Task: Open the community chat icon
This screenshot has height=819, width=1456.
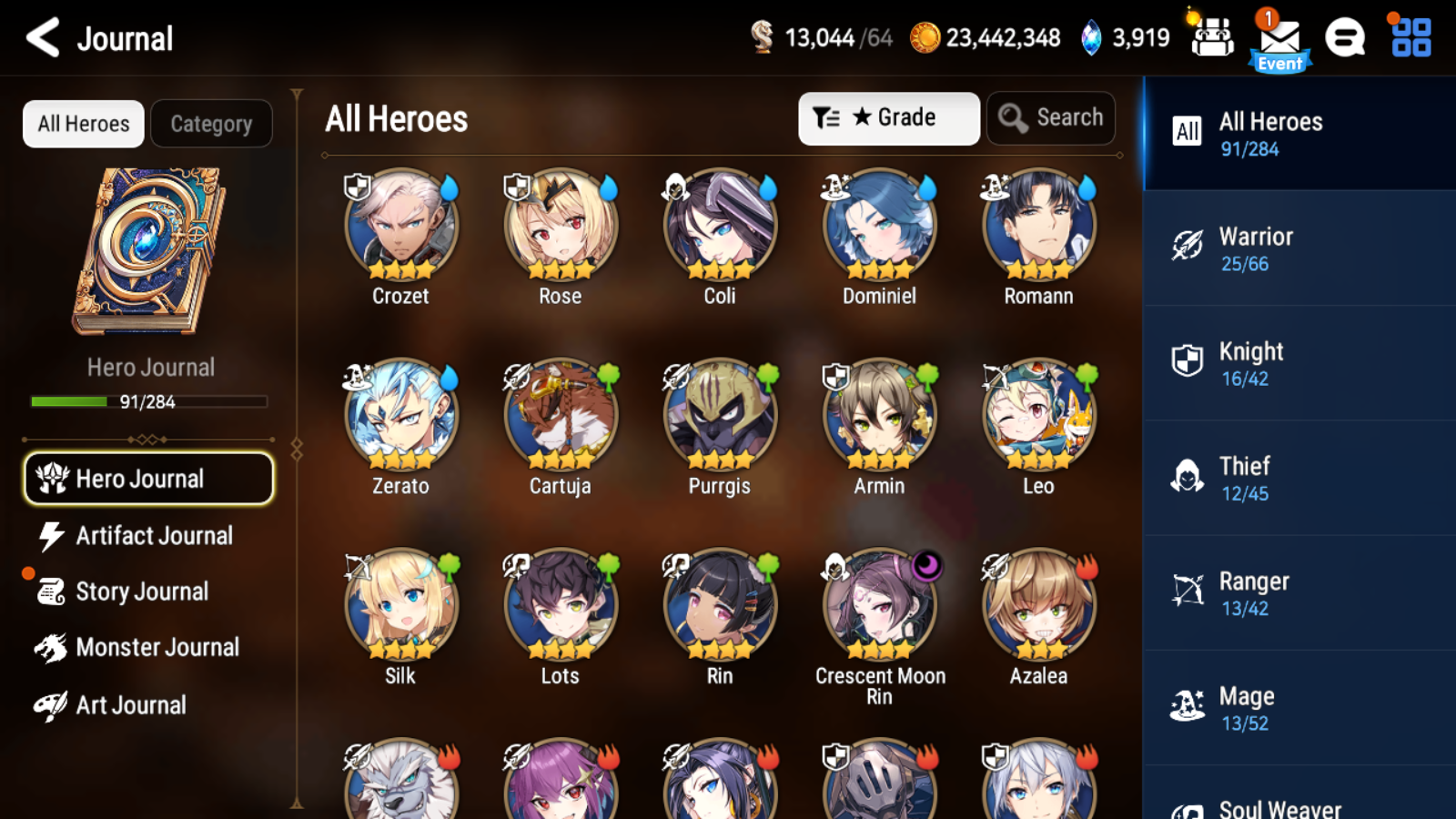Action: [x=1345, y=38]
